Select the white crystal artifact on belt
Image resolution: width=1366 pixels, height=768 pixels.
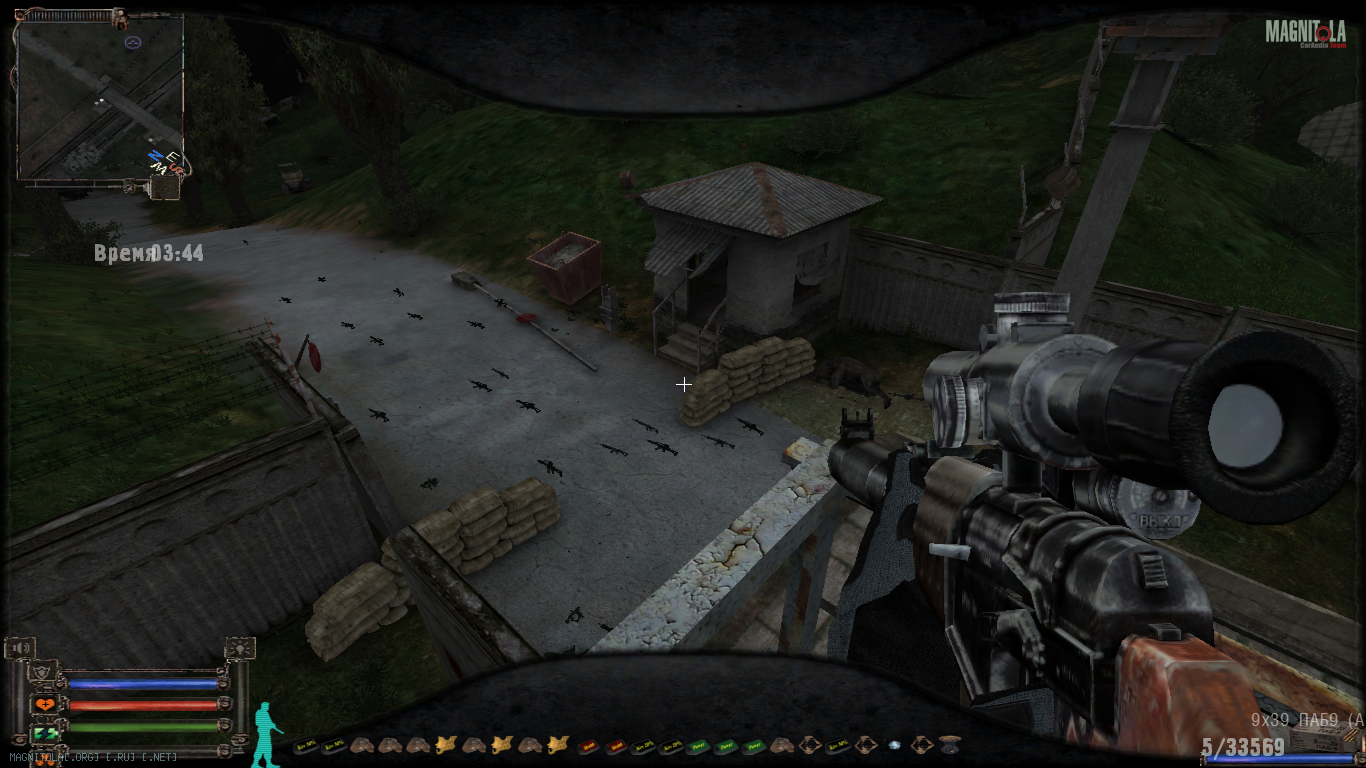[x=895, y=745]
